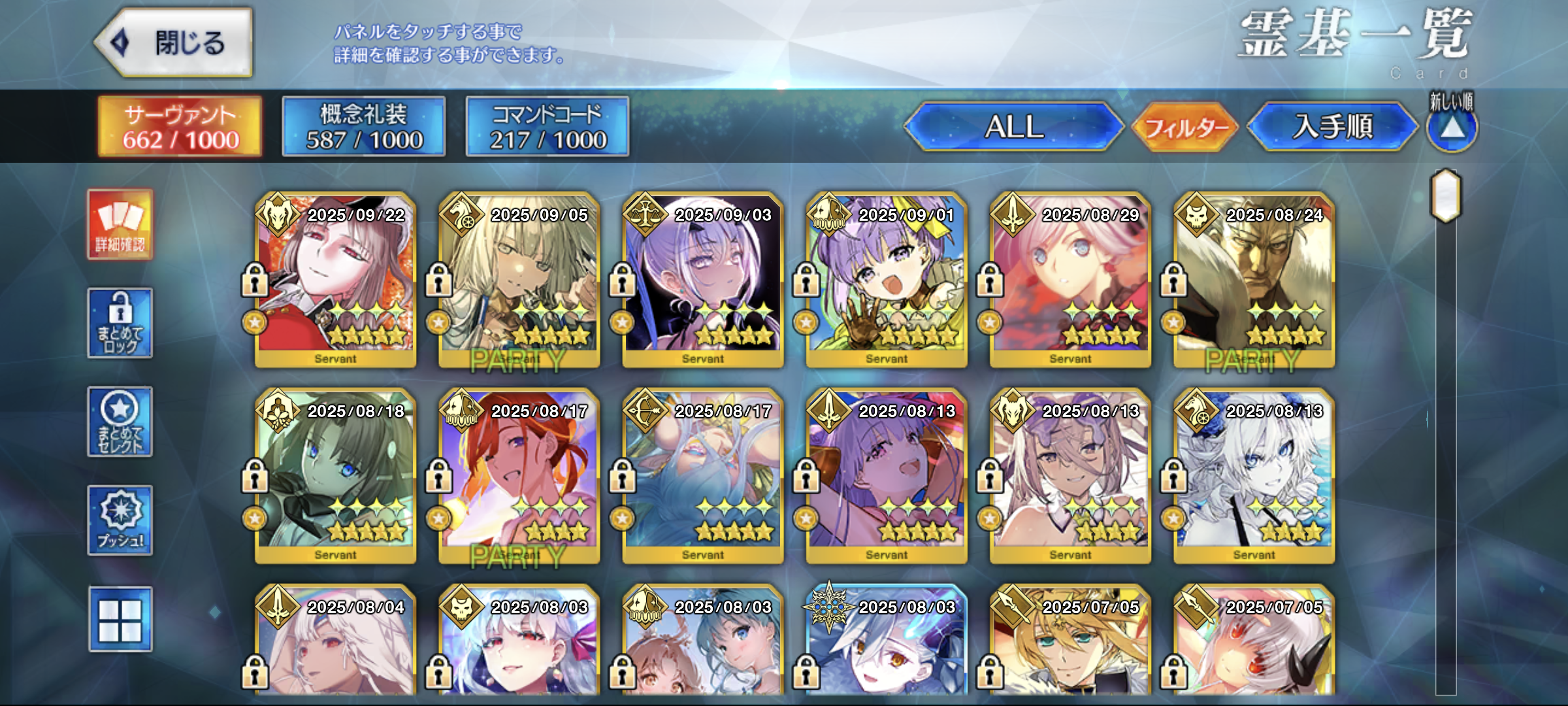Open the フィルター filter options
Image resolution: width=1568 pixels, height=706 pixels.
[1185, 127]
